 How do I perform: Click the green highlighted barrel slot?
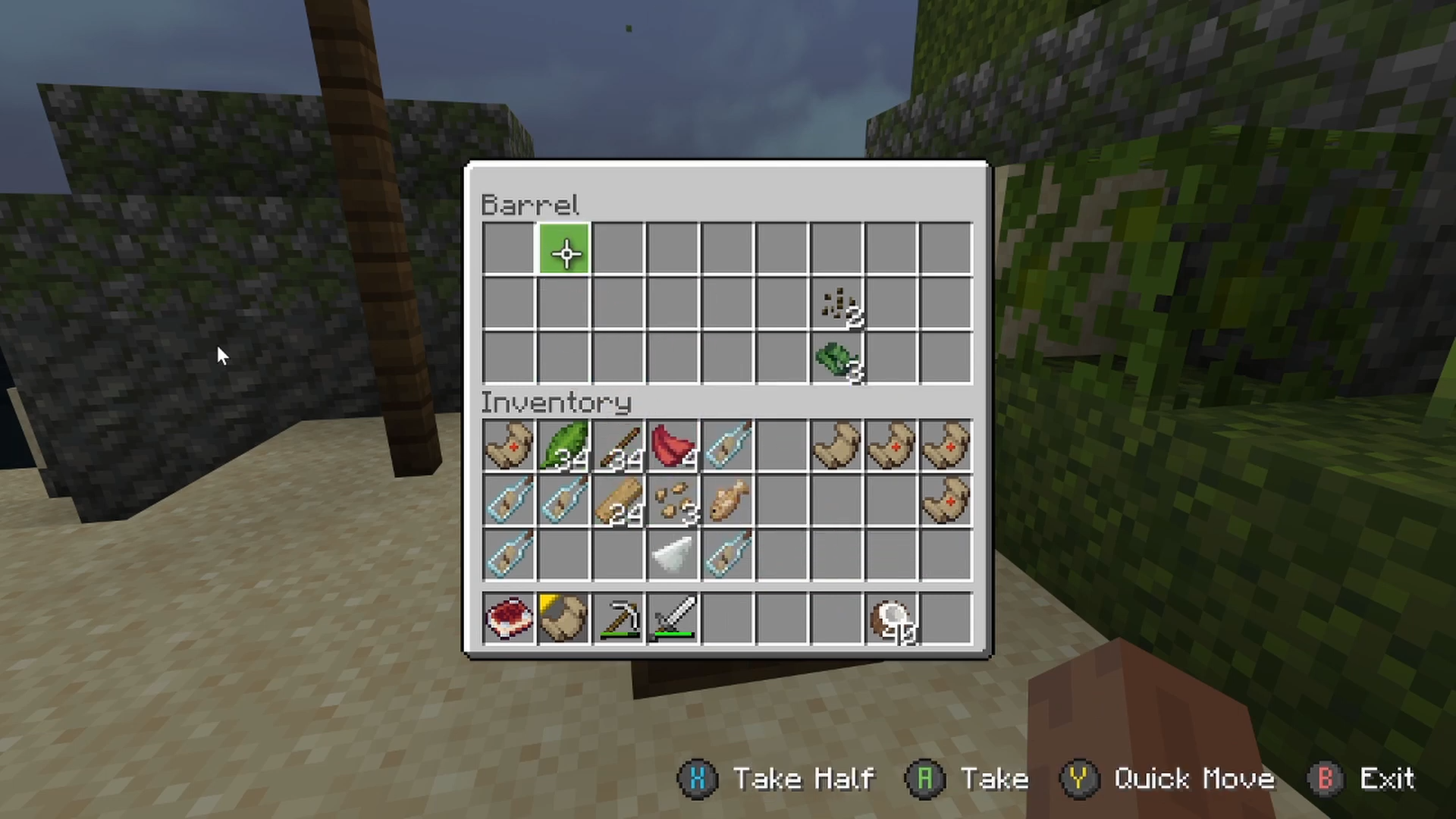coord(564,249)
